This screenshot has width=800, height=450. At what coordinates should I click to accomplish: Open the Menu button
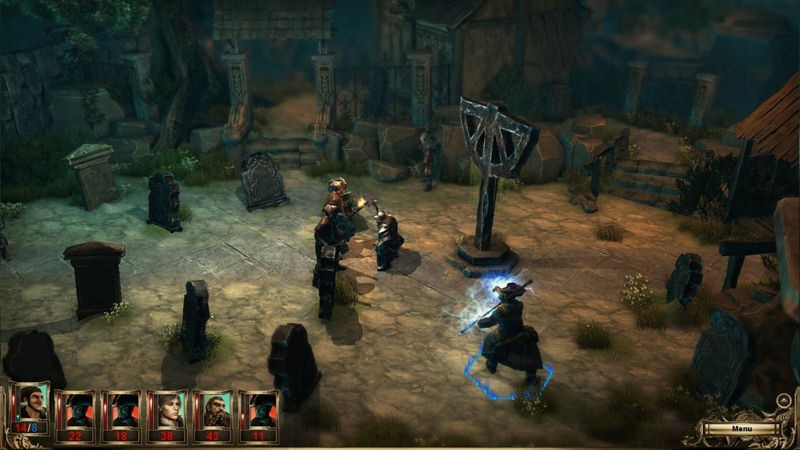[740, 429]
